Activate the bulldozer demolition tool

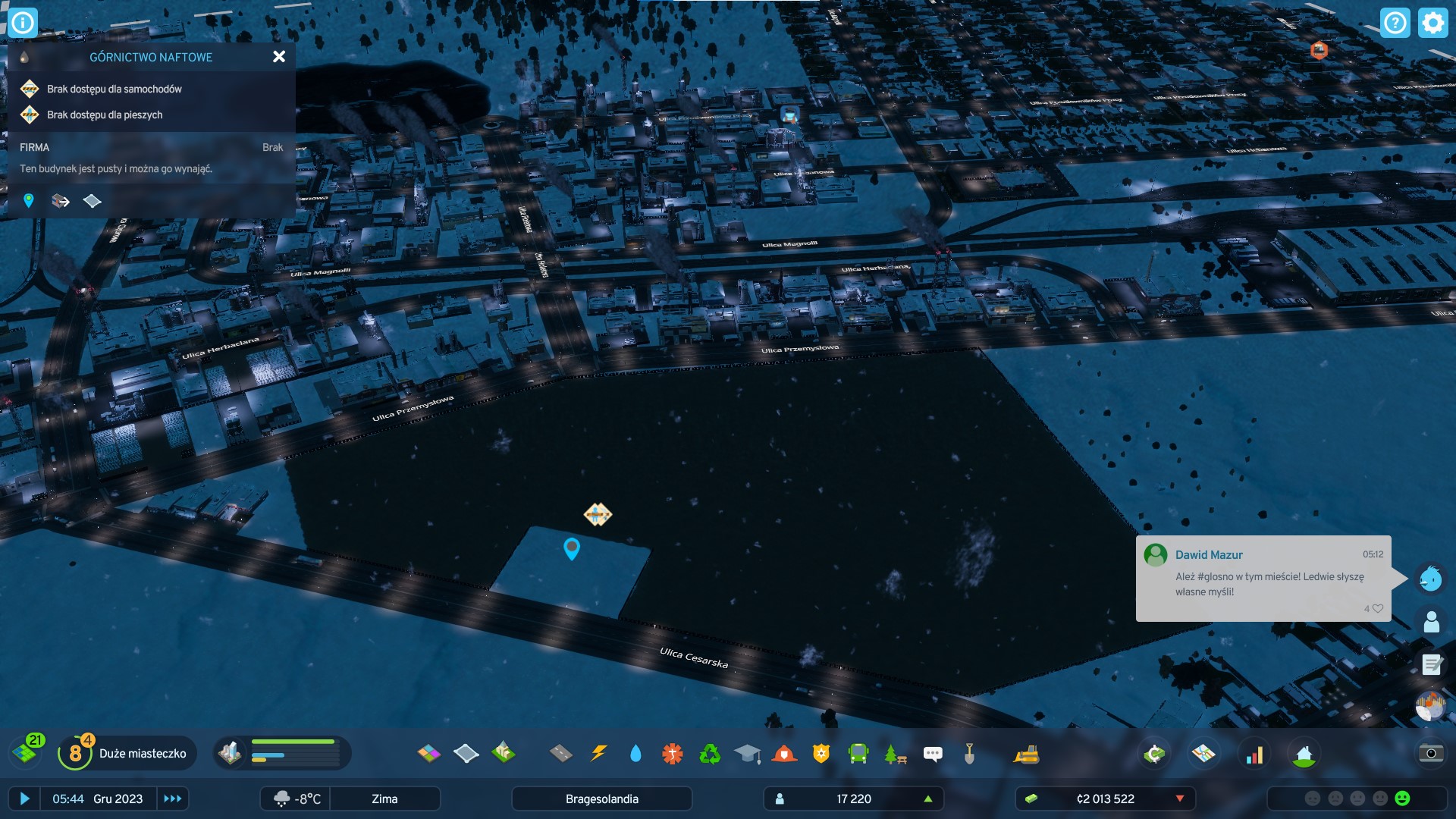click(x=1028, y=754)
